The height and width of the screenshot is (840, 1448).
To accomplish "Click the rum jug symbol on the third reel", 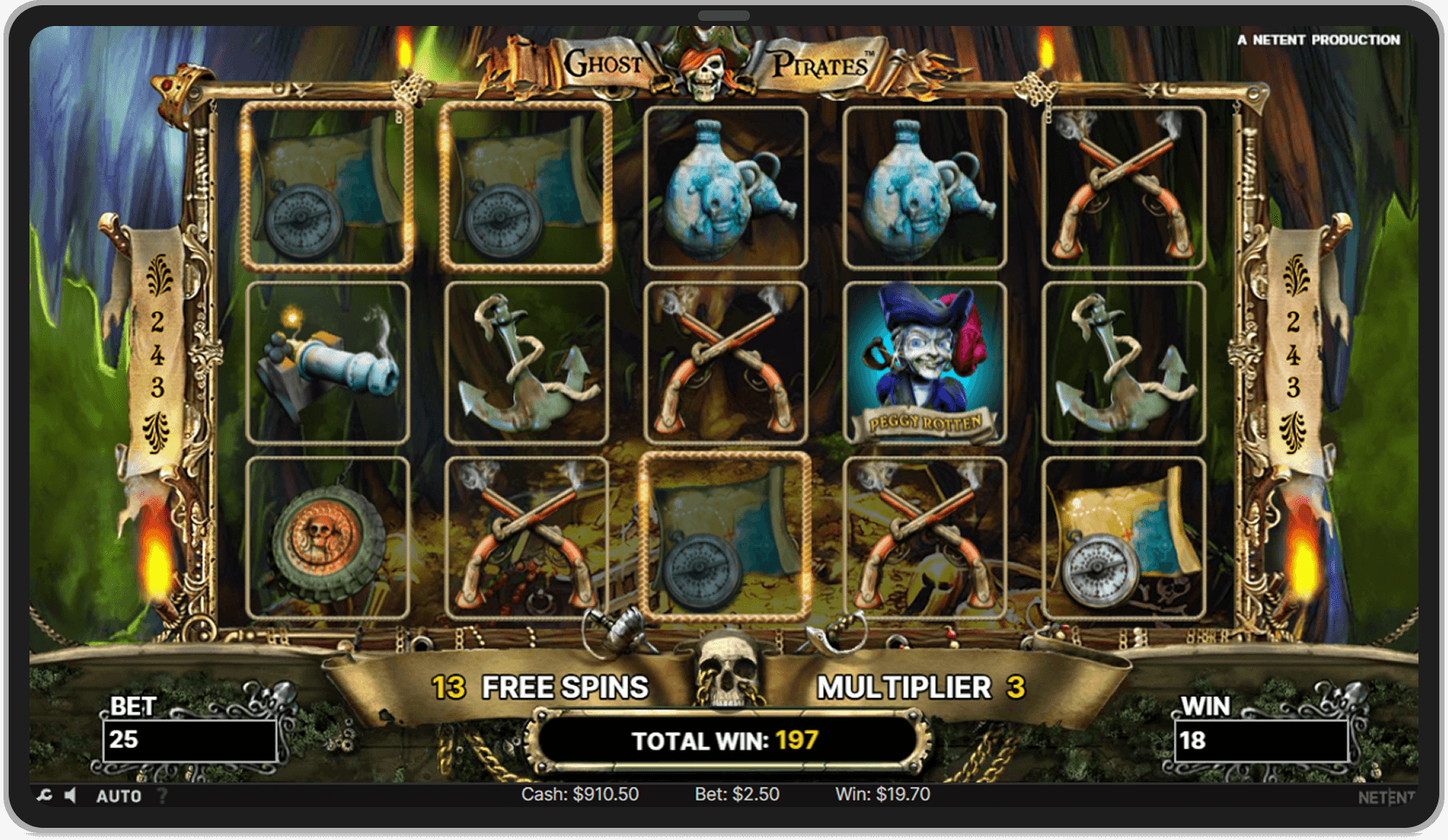I will pyautogui.click(x=725, y=182).
